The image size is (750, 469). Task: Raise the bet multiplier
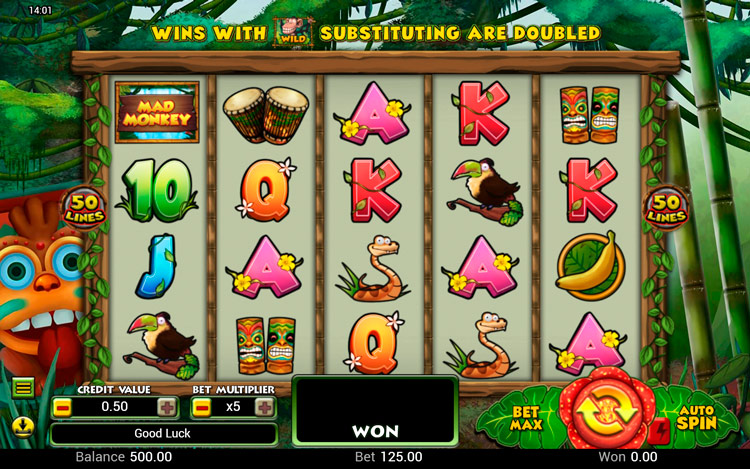tap(264, 407)
